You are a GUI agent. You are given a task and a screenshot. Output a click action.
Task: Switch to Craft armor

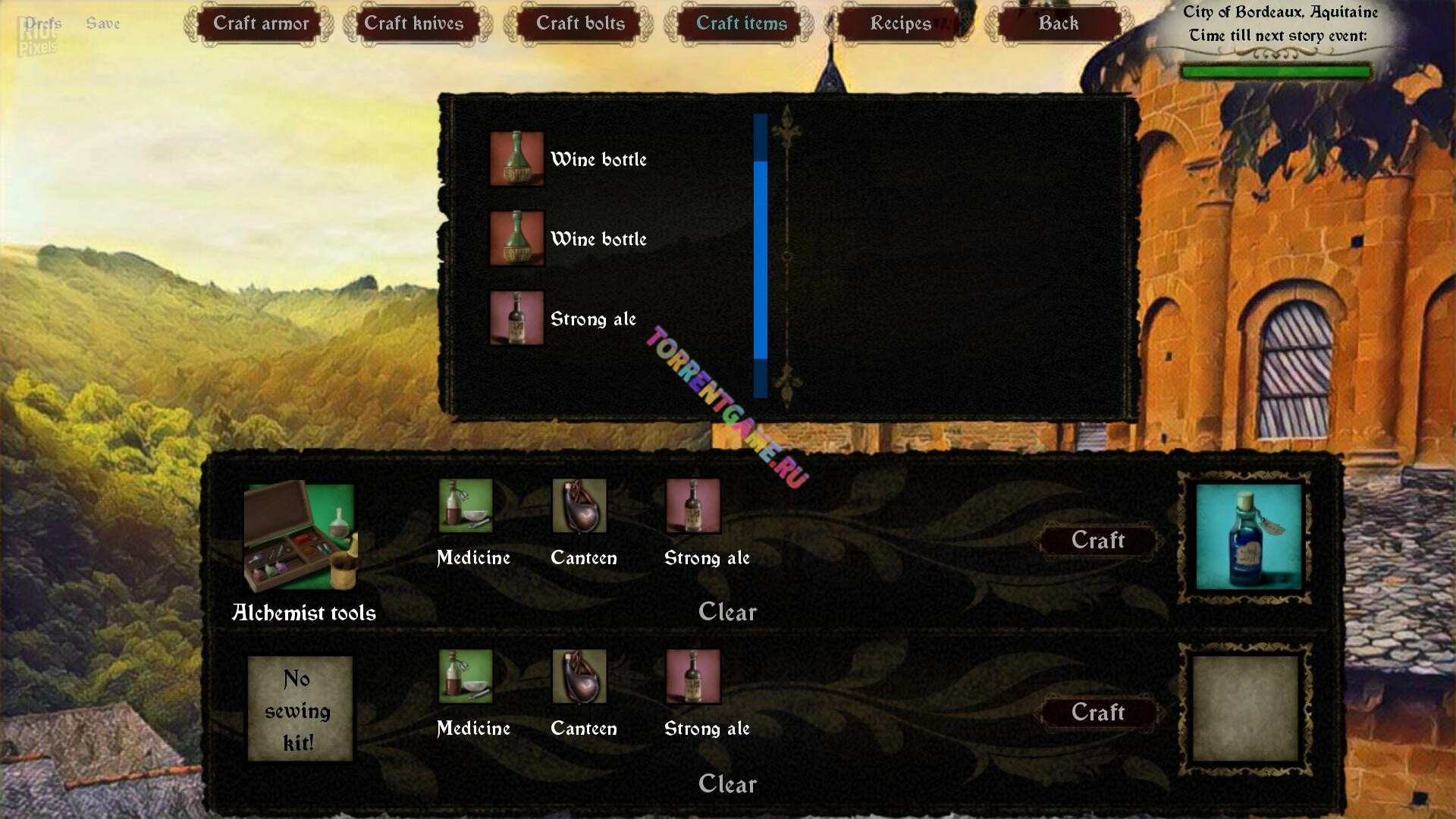(x=260, y=24)
